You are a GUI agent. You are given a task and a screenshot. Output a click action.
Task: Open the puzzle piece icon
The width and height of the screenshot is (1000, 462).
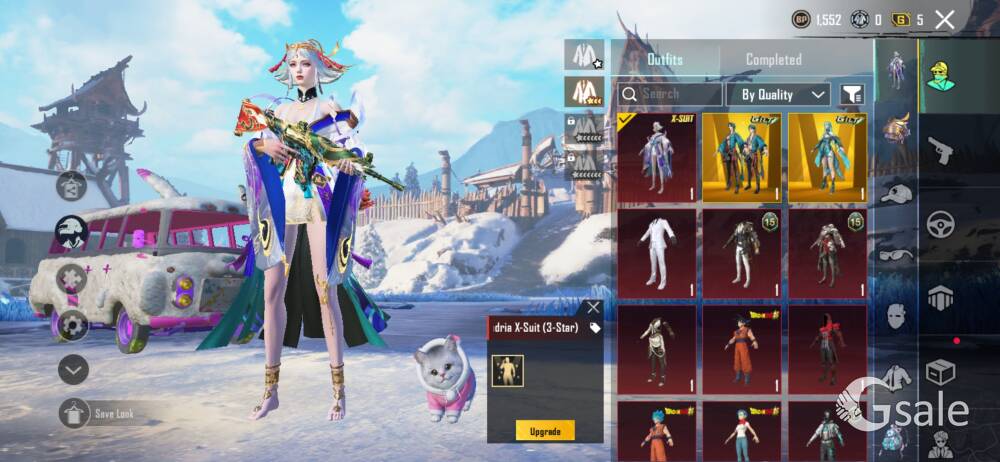pyautogui.click(x=72, y=279)
